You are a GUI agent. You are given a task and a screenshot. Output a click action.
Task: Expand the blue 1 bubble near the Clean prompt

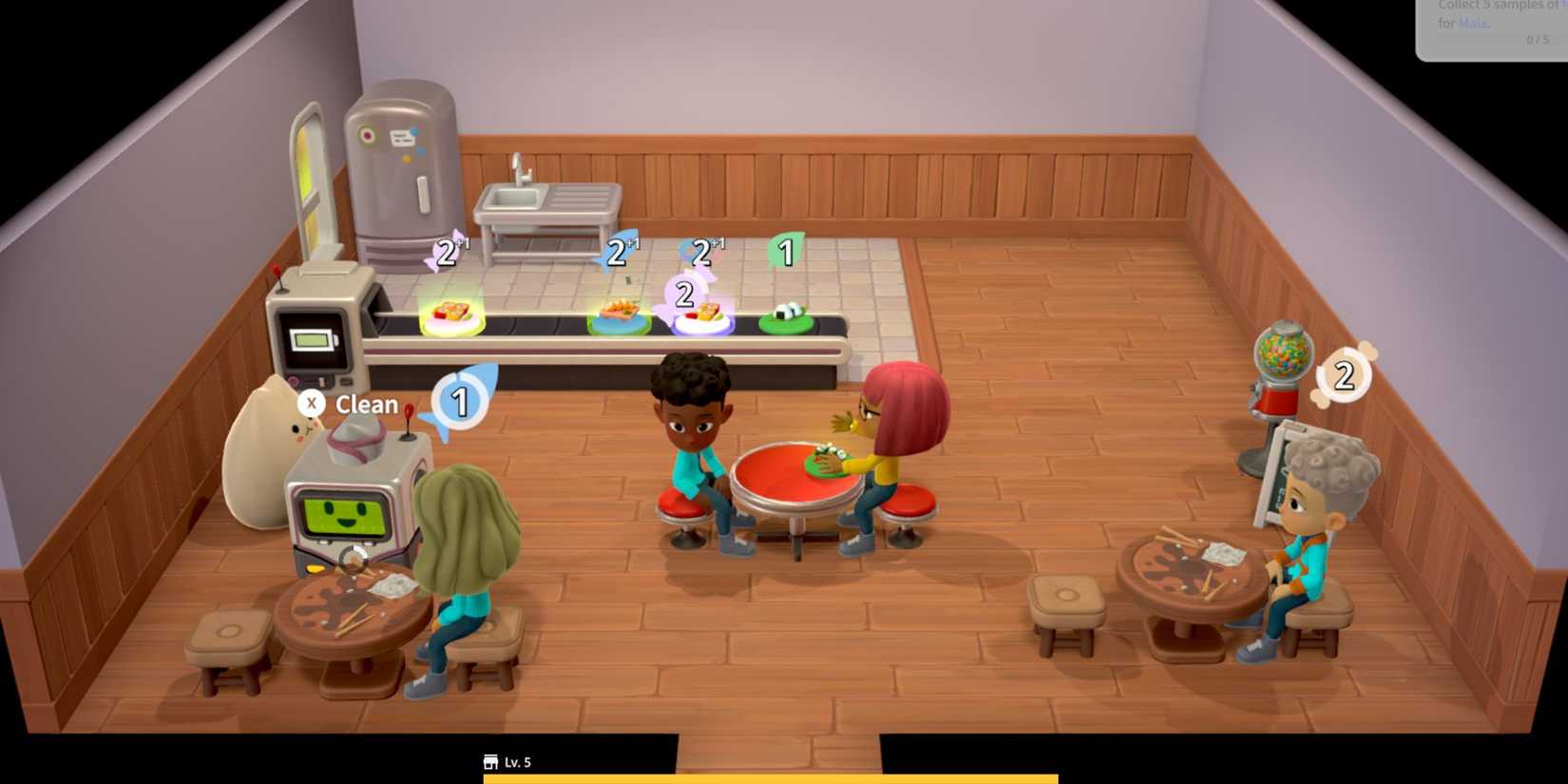click(460, 403)
